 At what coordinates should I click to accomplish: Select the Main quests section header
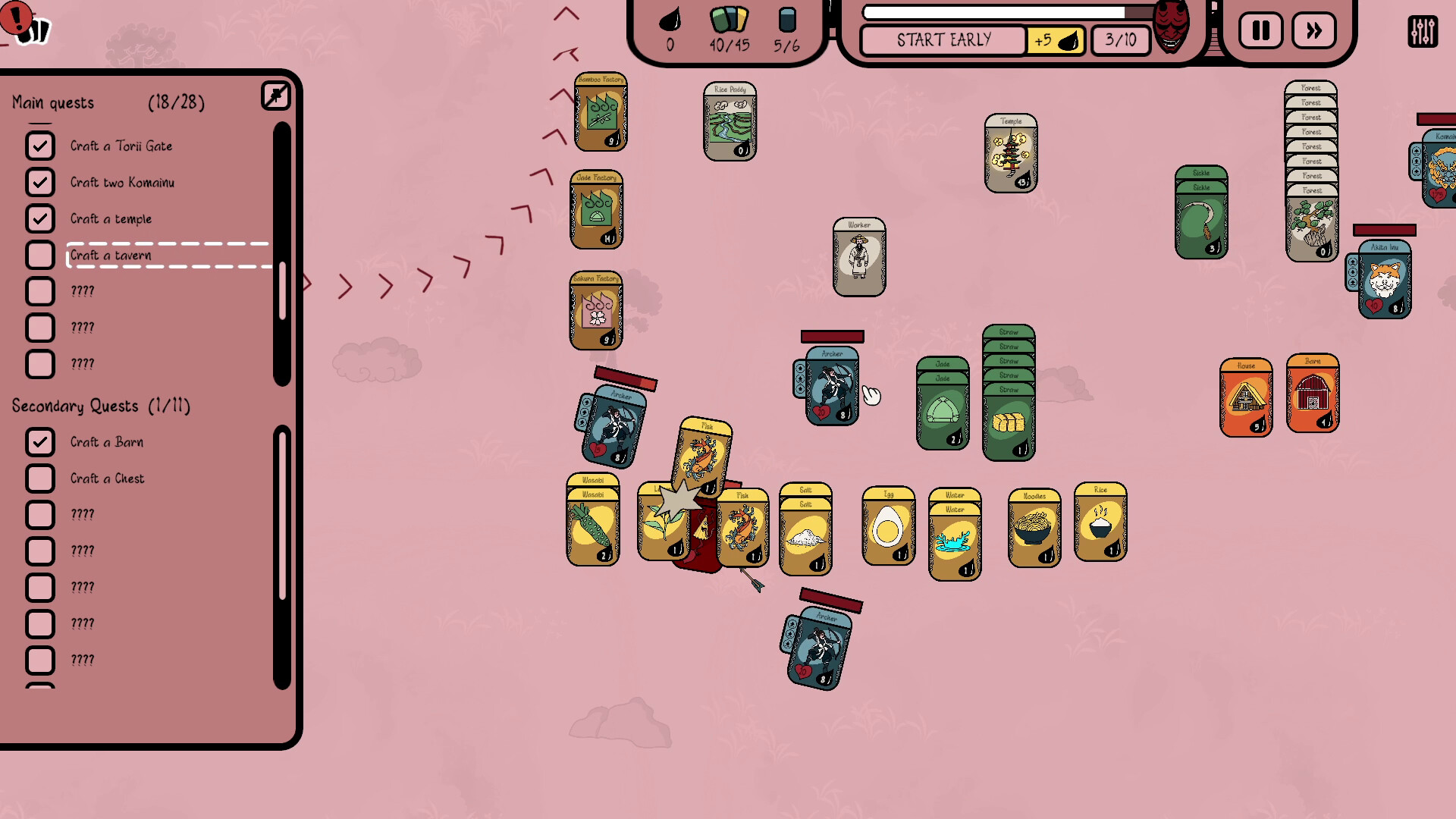click(x=52, y=102)
